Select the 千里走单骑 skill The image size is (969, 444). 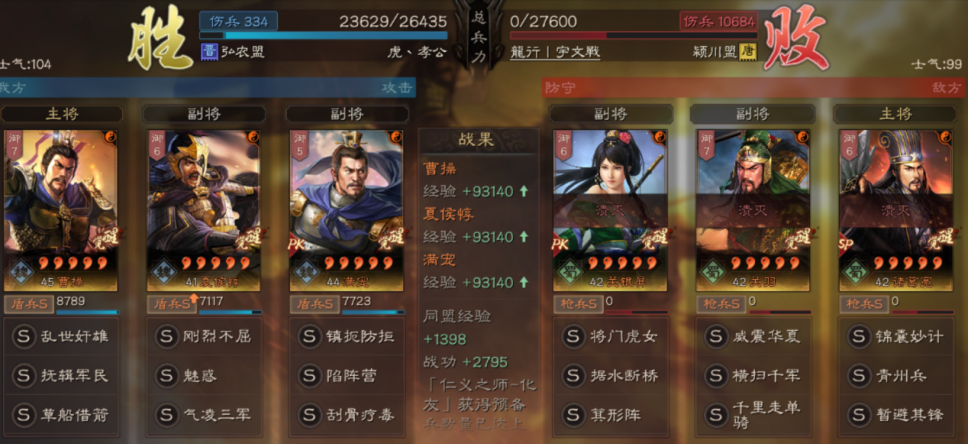tap(753, 415)
